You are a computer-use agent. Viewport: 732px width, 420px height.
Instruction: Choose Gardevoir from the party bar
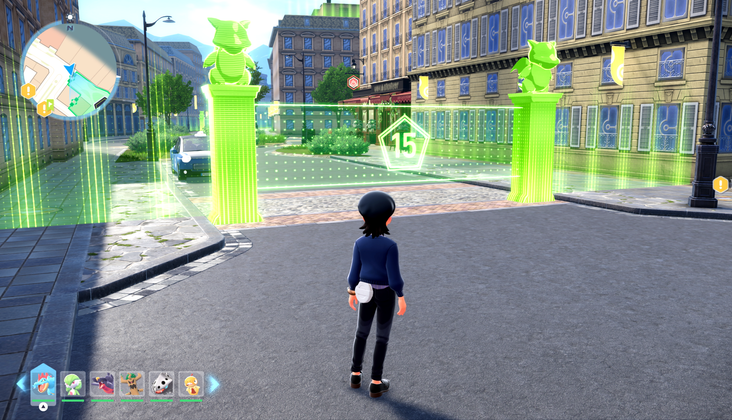[73, 384]
